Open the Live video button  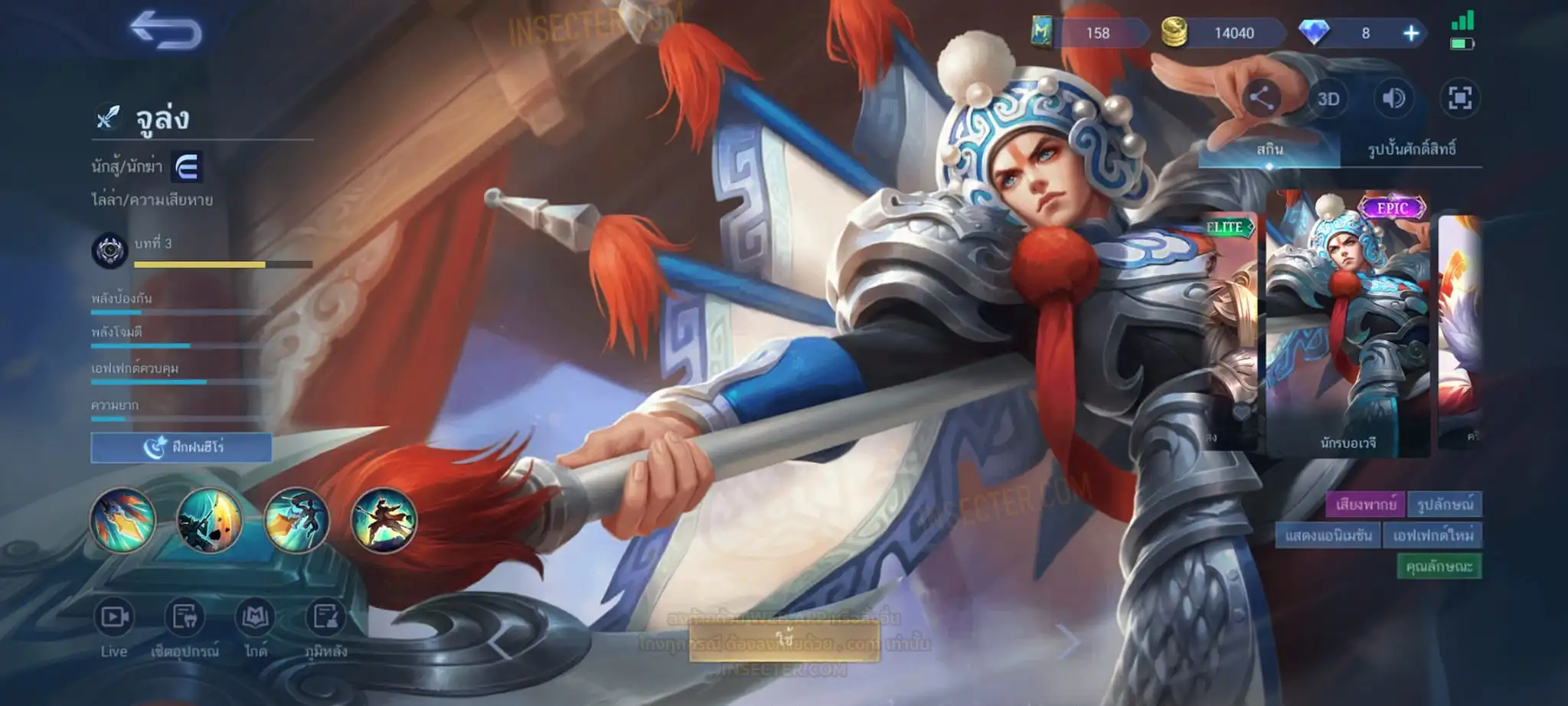(114, 628)
